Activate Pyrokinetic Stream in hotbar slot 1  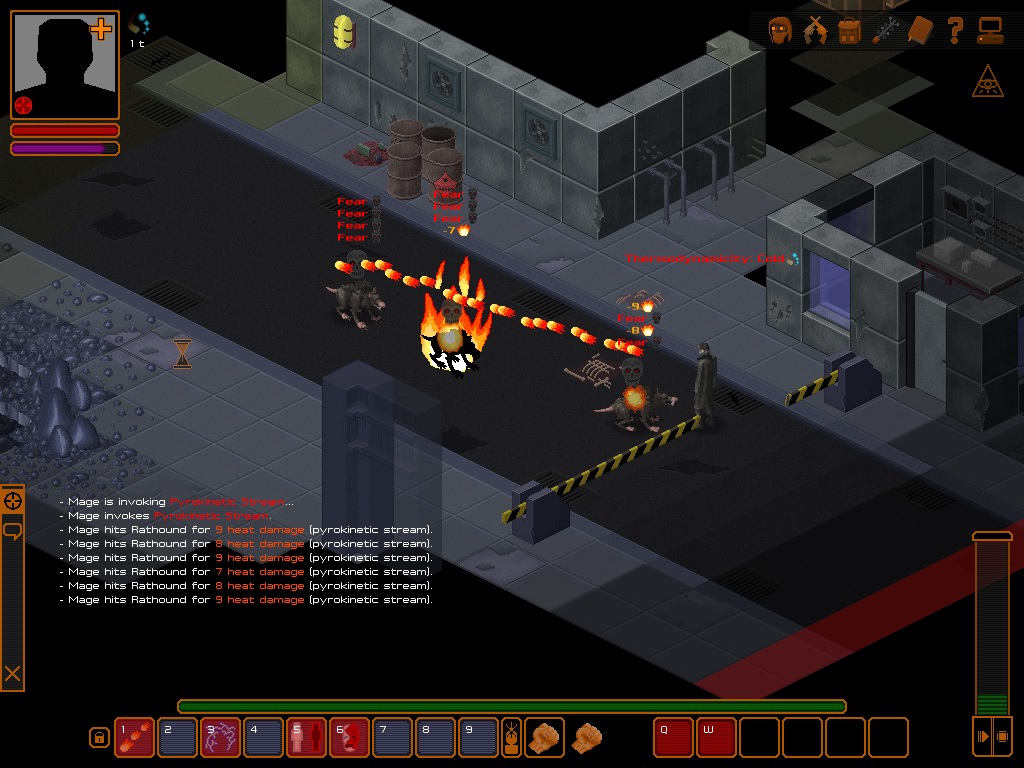coord(134,737)
